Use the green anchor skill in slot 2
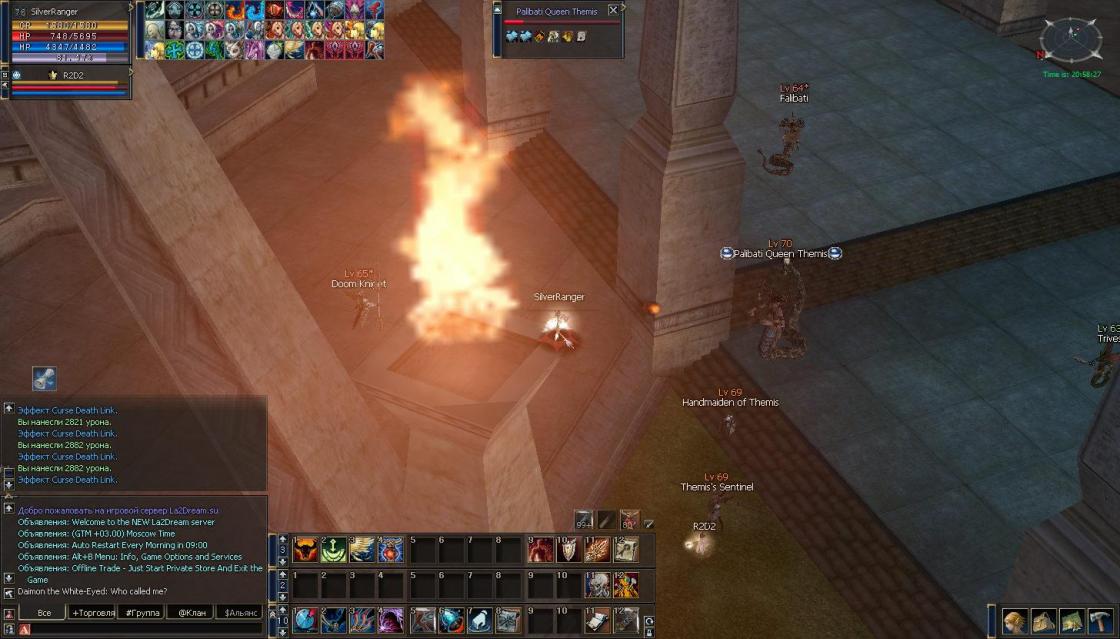Viewport: 1120px width, 639px height. [x=334, y=550]
